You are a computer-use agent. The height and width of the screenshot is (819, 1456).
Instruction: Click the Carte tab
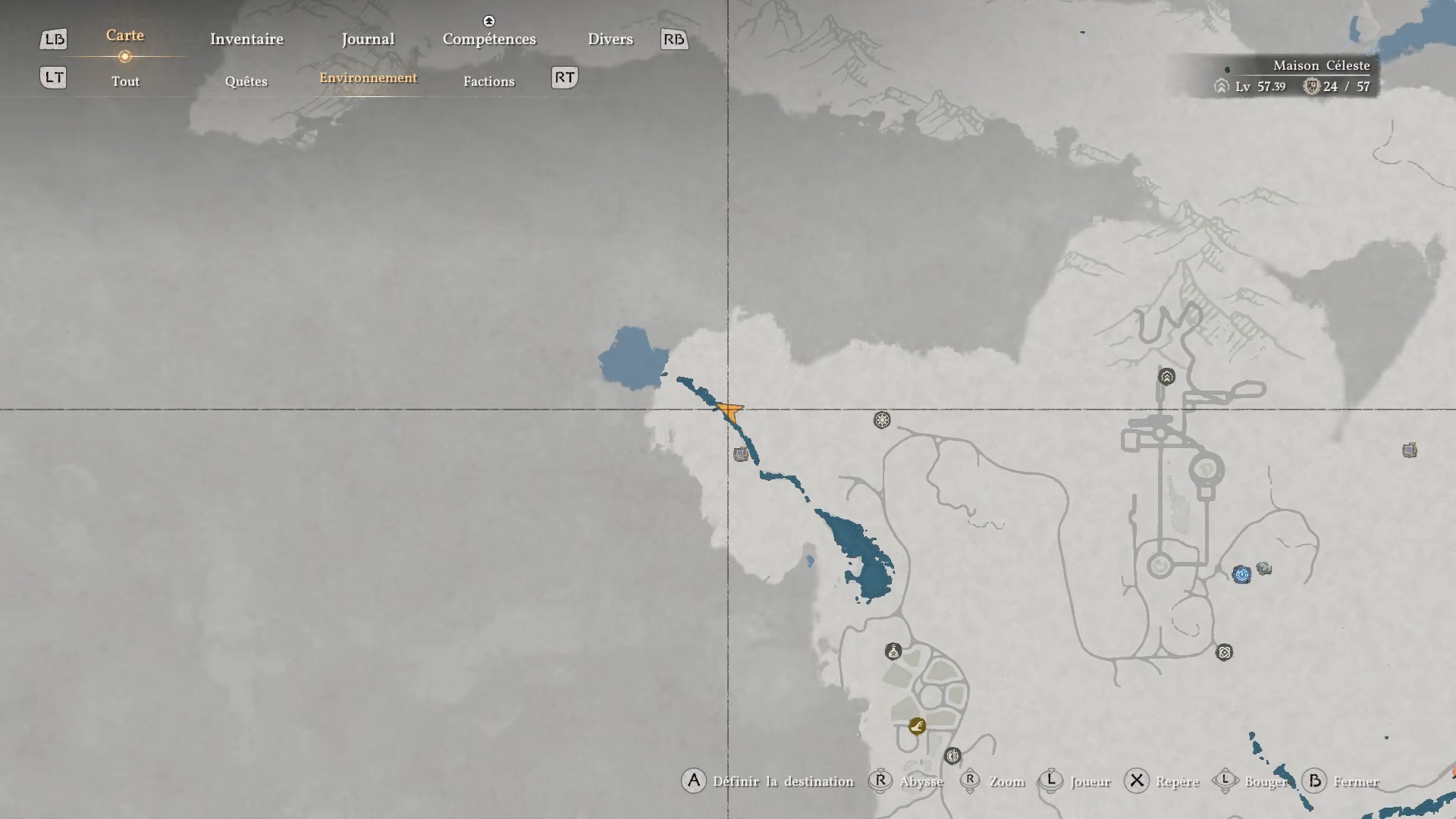(x=125, y=36)
